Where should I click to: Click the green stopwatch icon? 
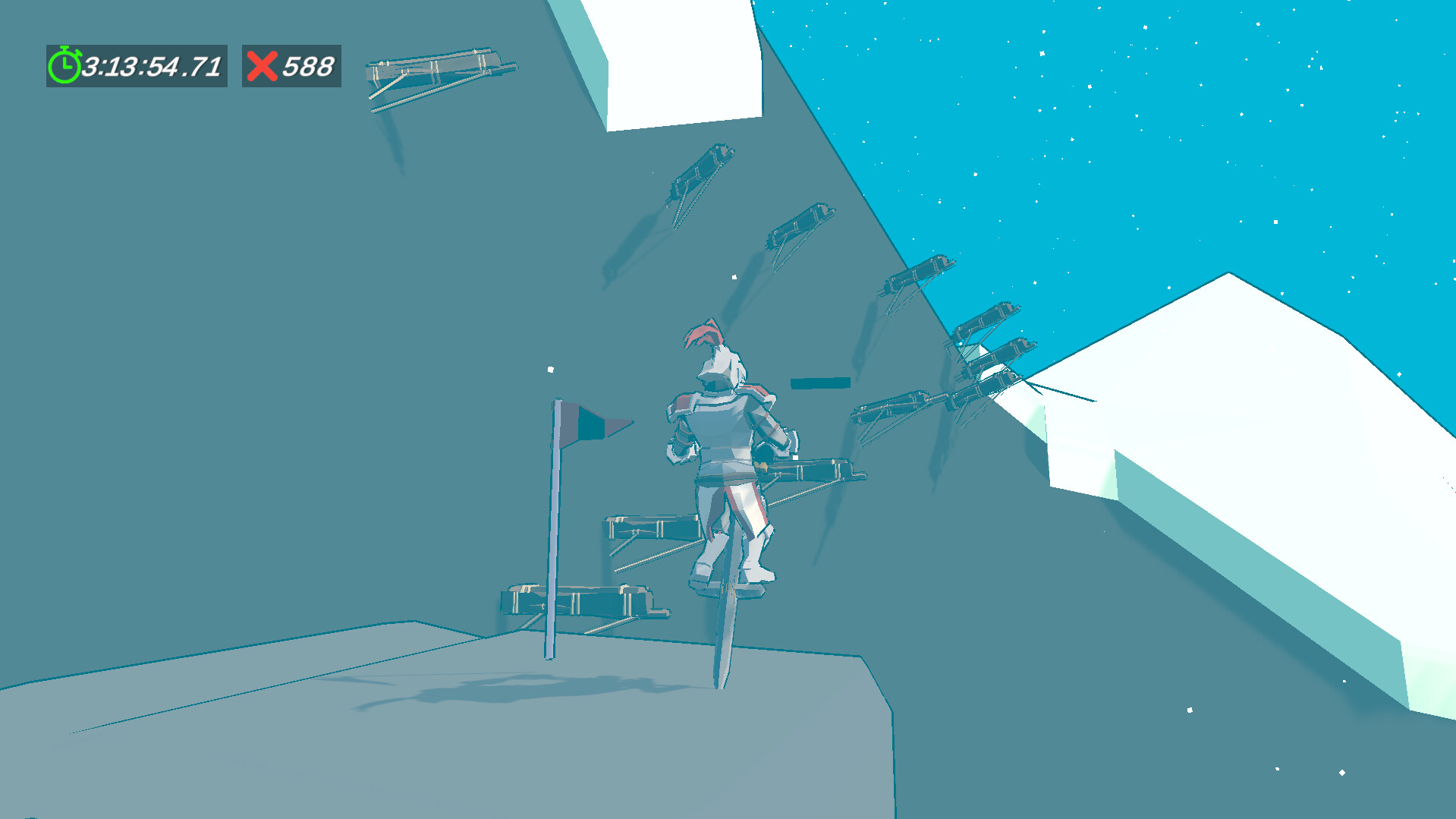tap(64, 66)
